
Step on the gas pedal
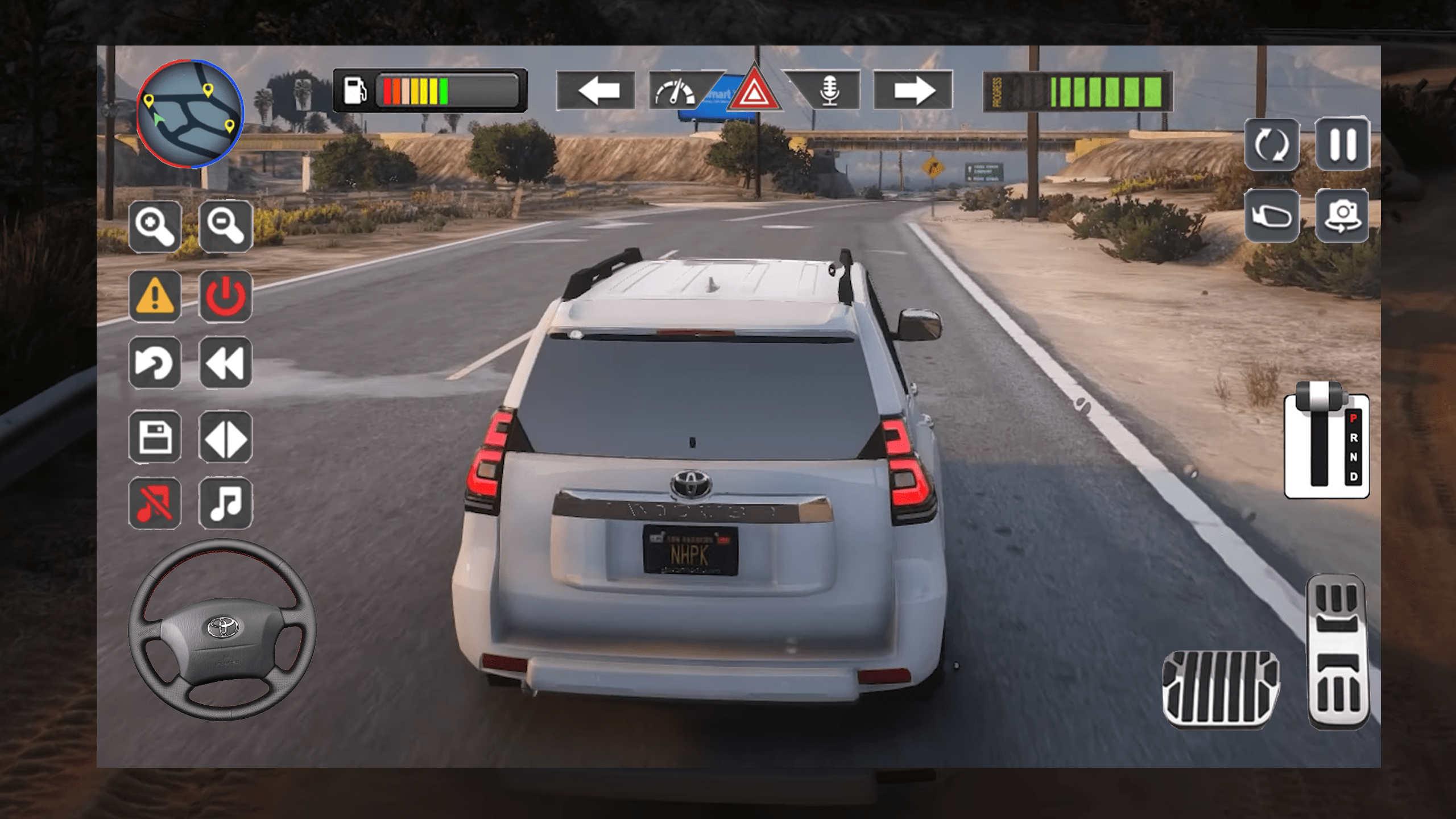tap(1338, 651)
